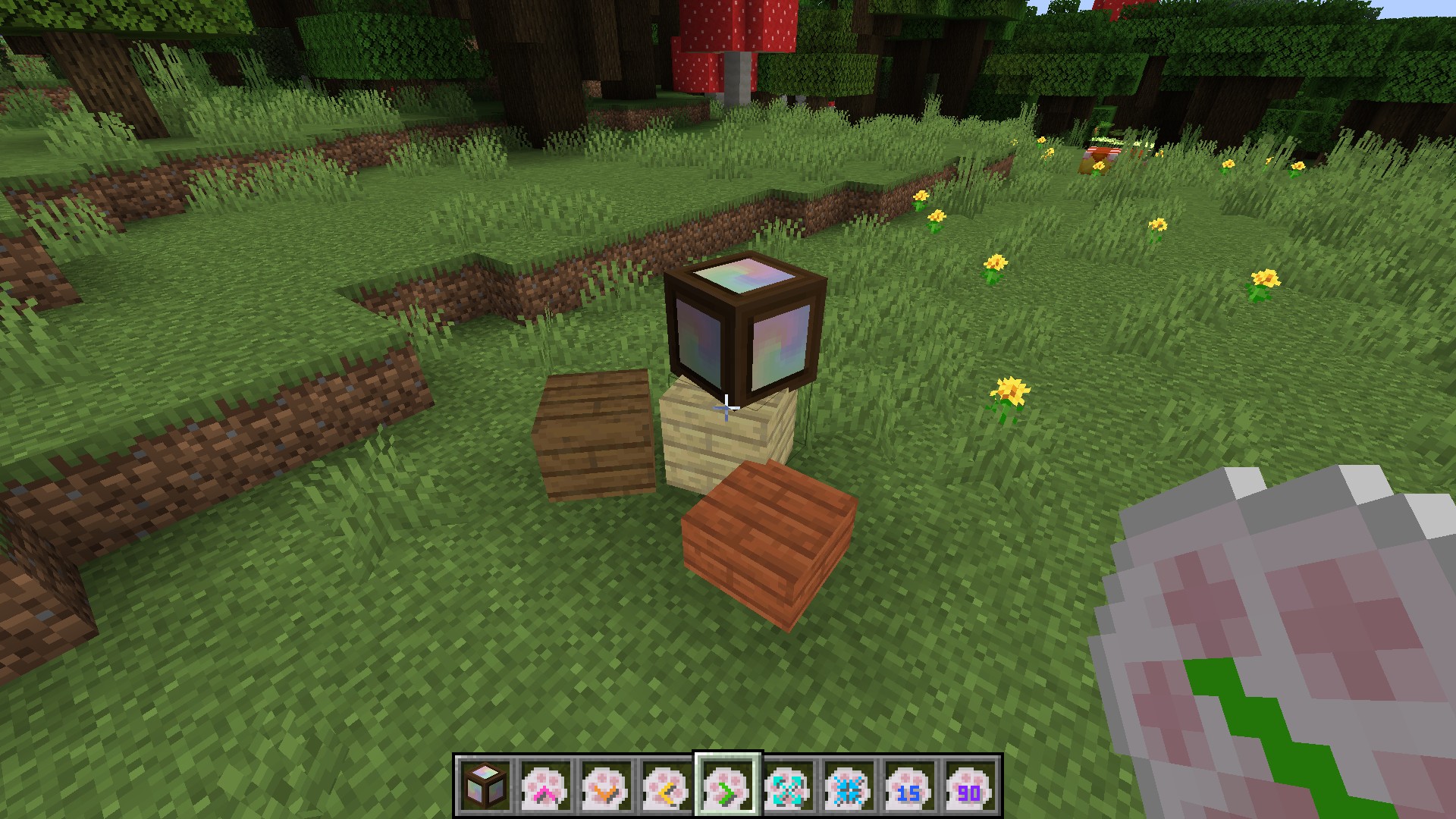Select the pink up-arrow paw slot
The height and width of the screenshot is (819, 1456).
click(546, 785)
